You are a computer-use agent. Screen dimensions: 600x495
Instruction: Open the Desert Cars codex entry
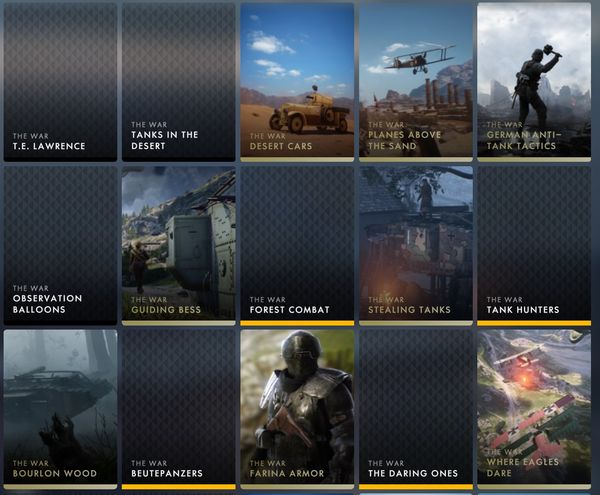click(297, 80)
